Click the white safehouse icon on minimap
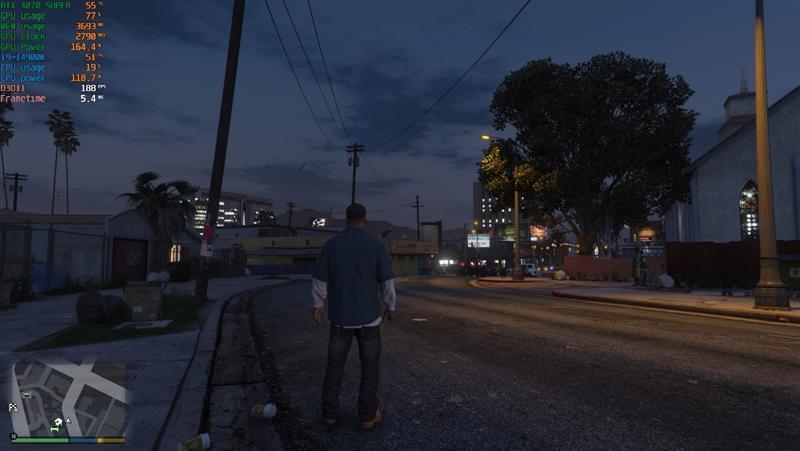Image resolution: width=800 pixels, height=451 pixels. click(x=58, y=421)
